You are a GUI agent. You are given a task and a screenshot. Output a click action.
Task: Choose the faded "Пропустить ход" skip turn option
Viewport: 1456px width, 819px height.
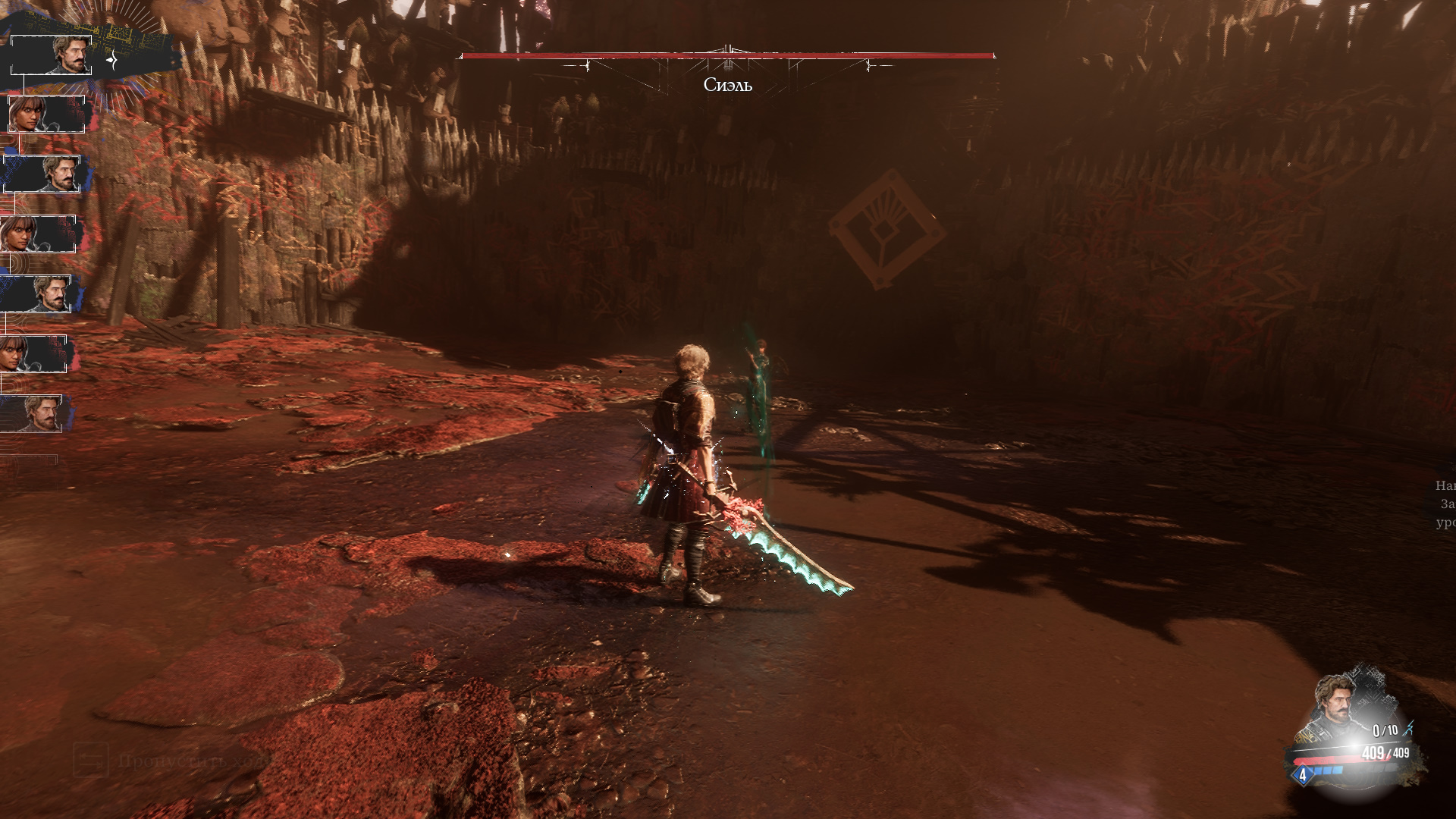click(x=174, y=761)
